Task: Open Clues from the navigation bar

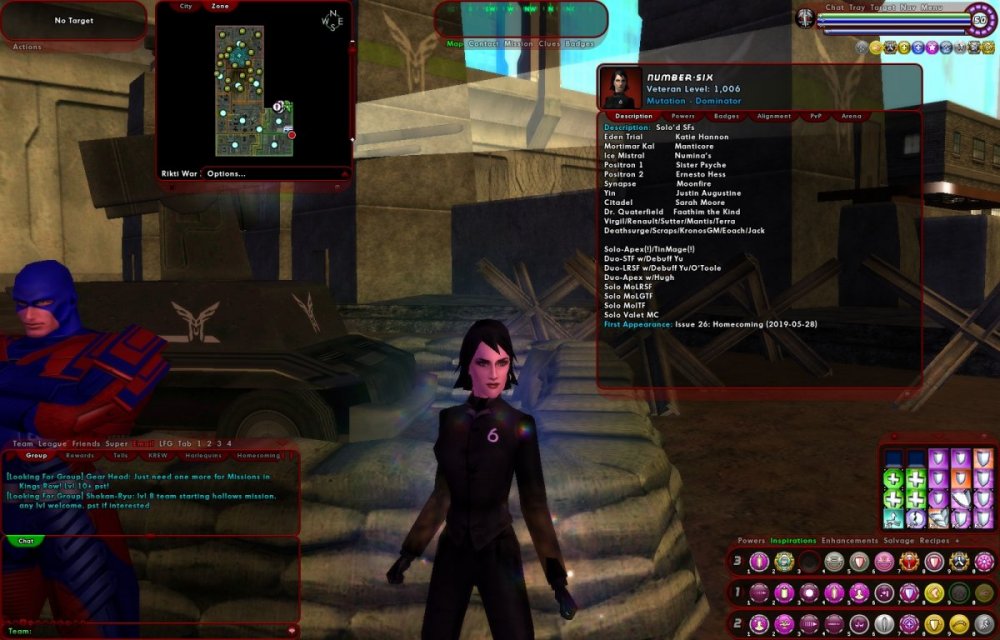Action: [550, 44]
